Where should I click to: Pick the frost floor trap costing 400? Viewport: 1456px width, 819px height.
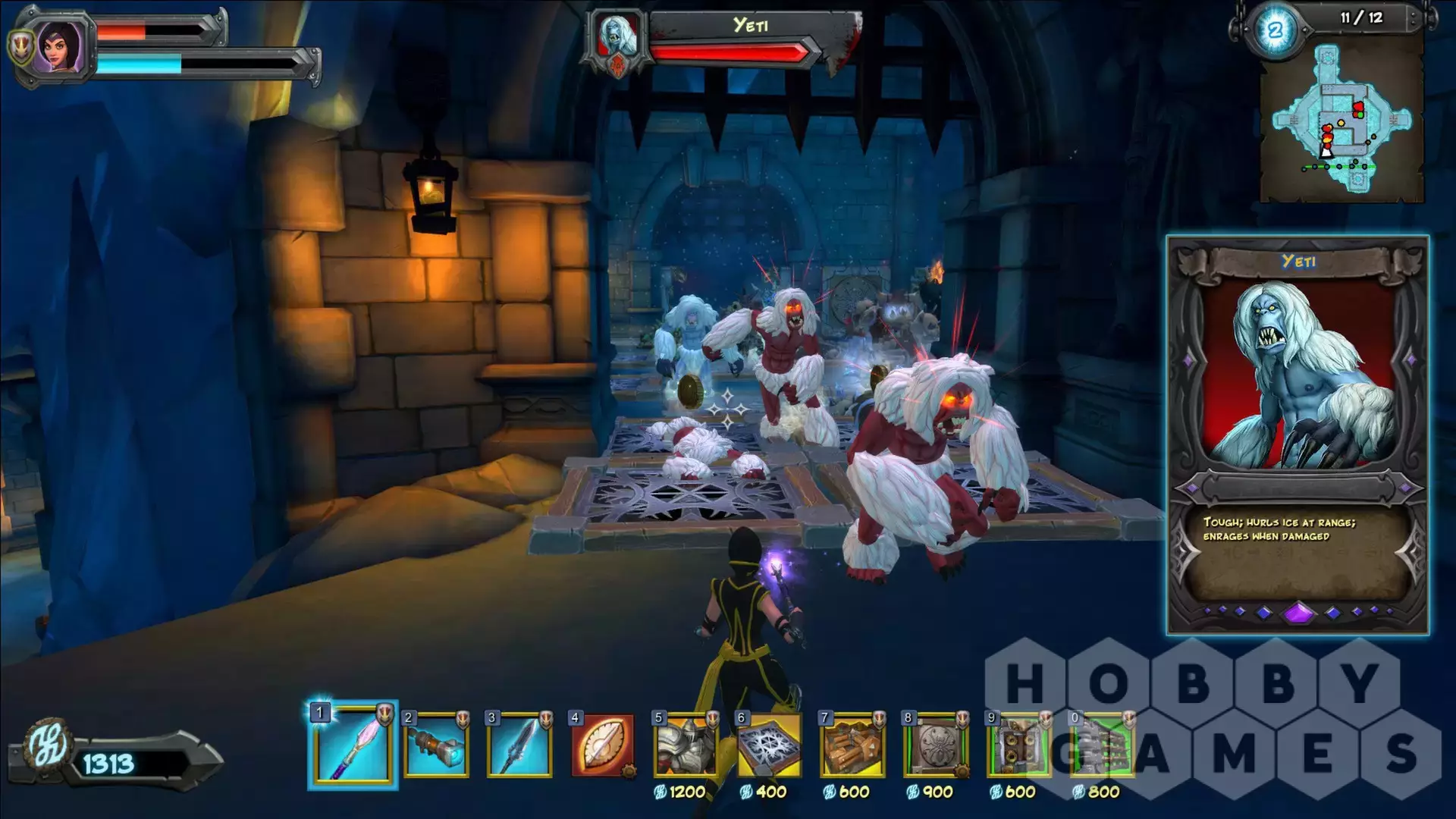click(x=769, y=746)
